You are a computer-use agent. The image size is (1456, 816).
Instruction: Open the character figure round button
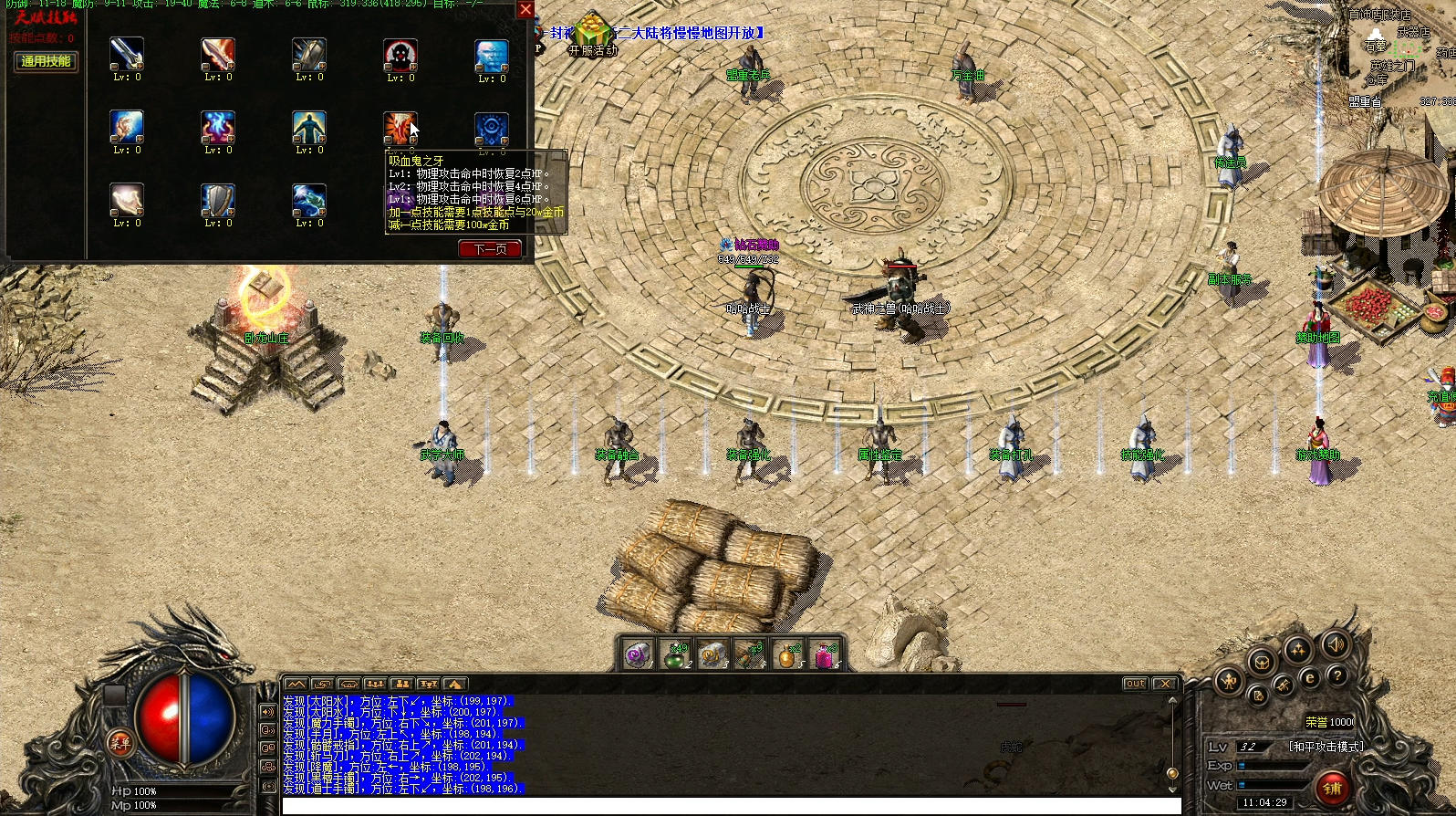point(1229,681)
